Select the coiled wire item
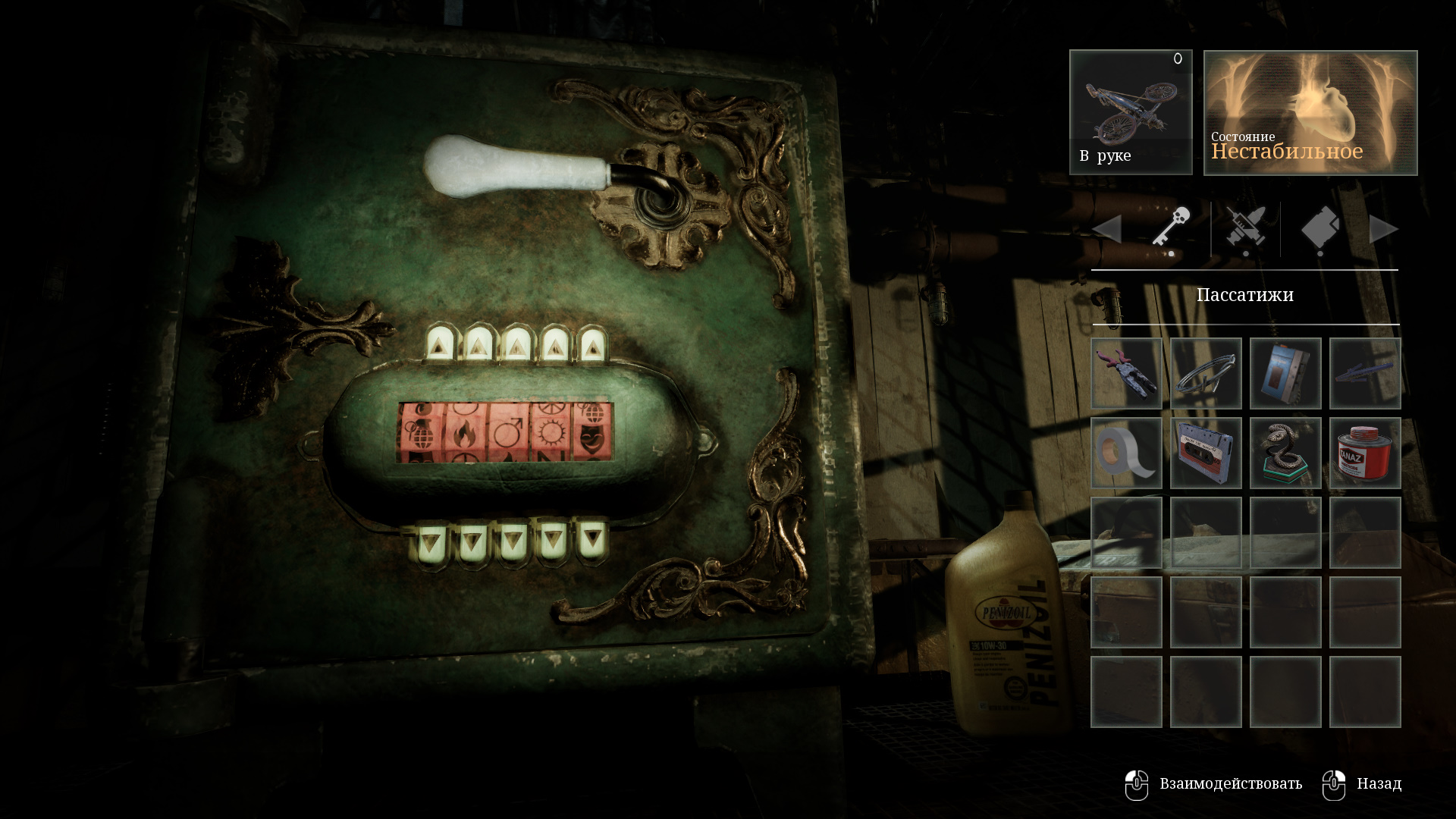Image resolution: width=1456 pixels, height=819 pixels. [1206, 373]
